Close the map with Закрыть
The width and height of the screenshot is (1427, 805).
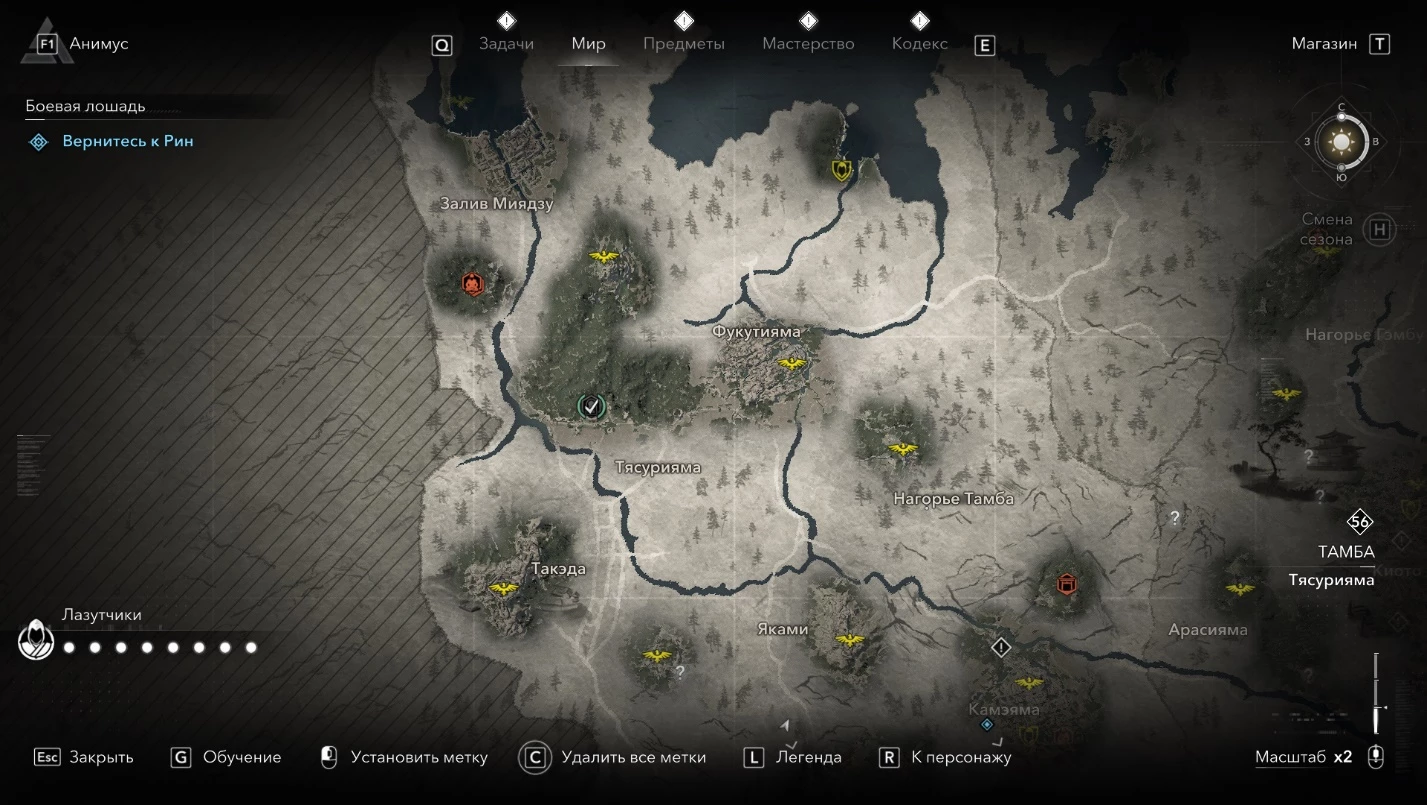click(101, 757)
